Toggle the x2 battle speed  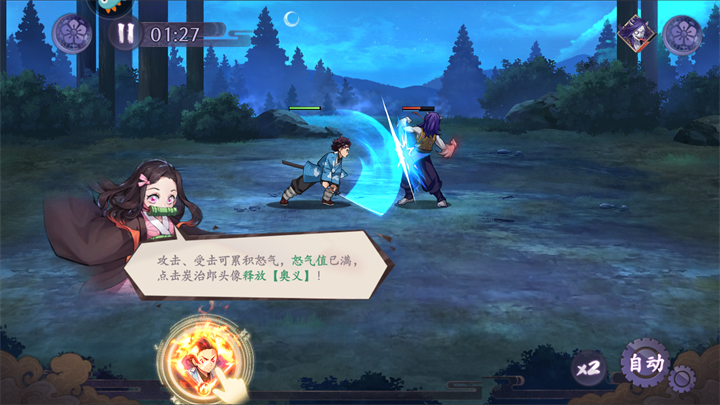click(x=589, y=367)
